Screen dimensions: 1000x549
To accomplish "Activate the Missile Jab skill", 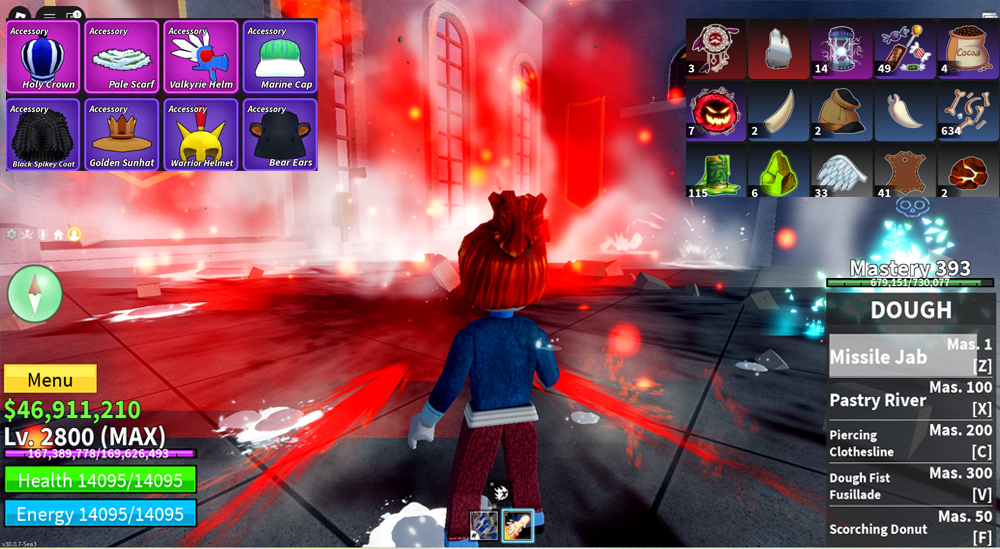I will 910,357.
